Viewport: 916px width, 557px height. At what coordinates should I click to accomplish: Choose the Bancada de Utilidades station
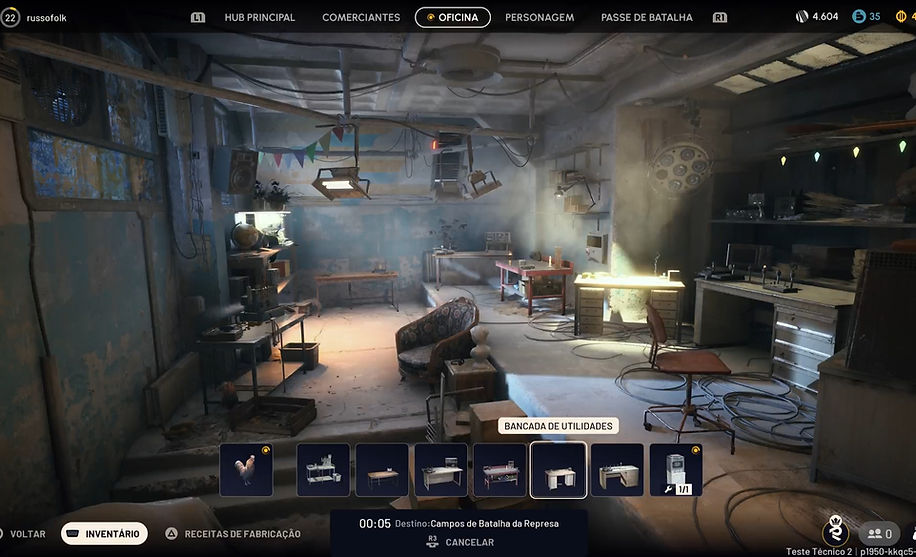pyautogui.click(x=558, y=470)
